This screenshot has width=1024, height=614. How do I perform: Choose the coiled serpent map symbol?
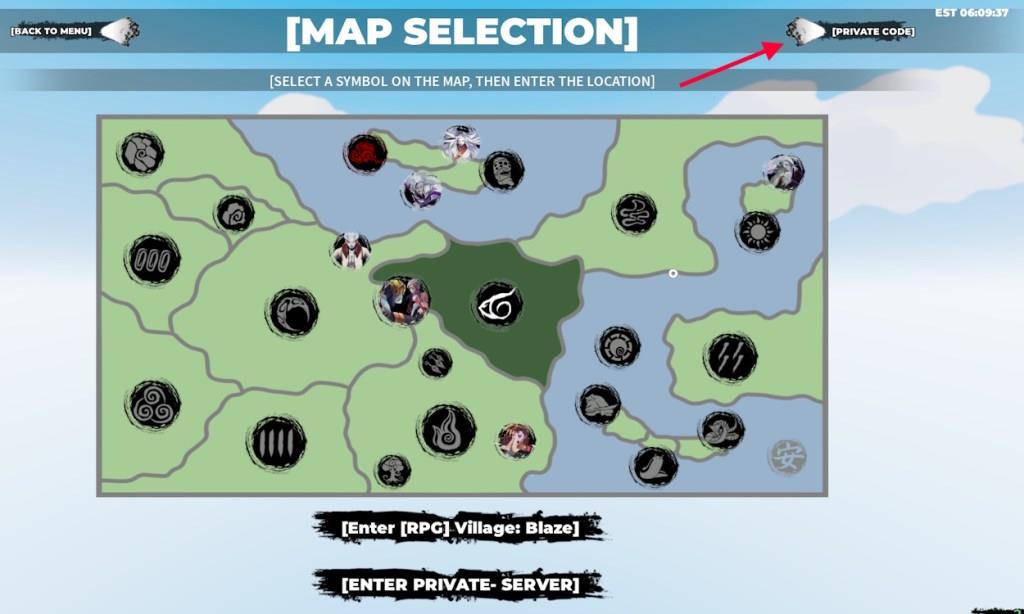pos(721,430)
